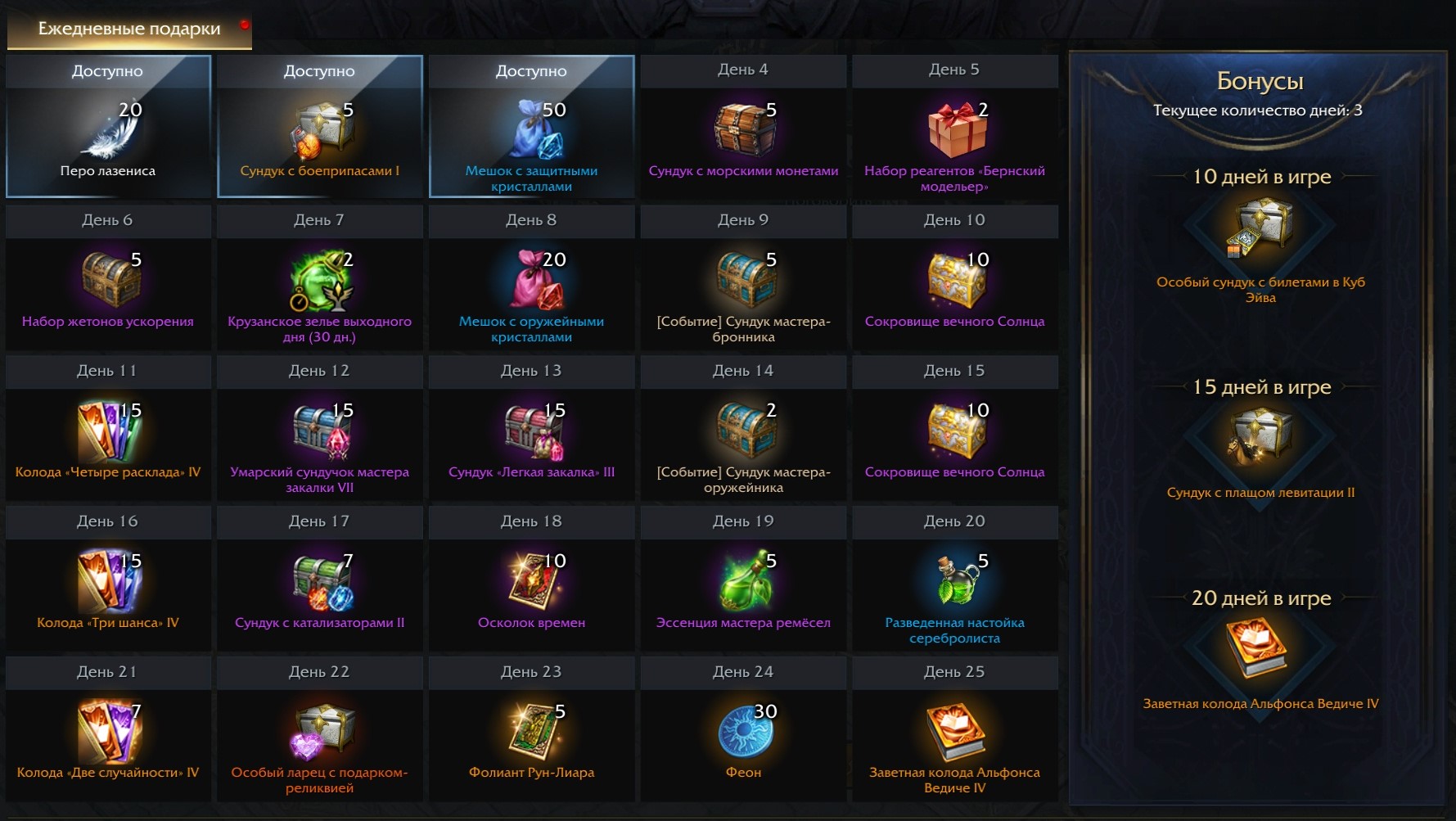Select the green Крузанское зелье potion

point(320,282)
